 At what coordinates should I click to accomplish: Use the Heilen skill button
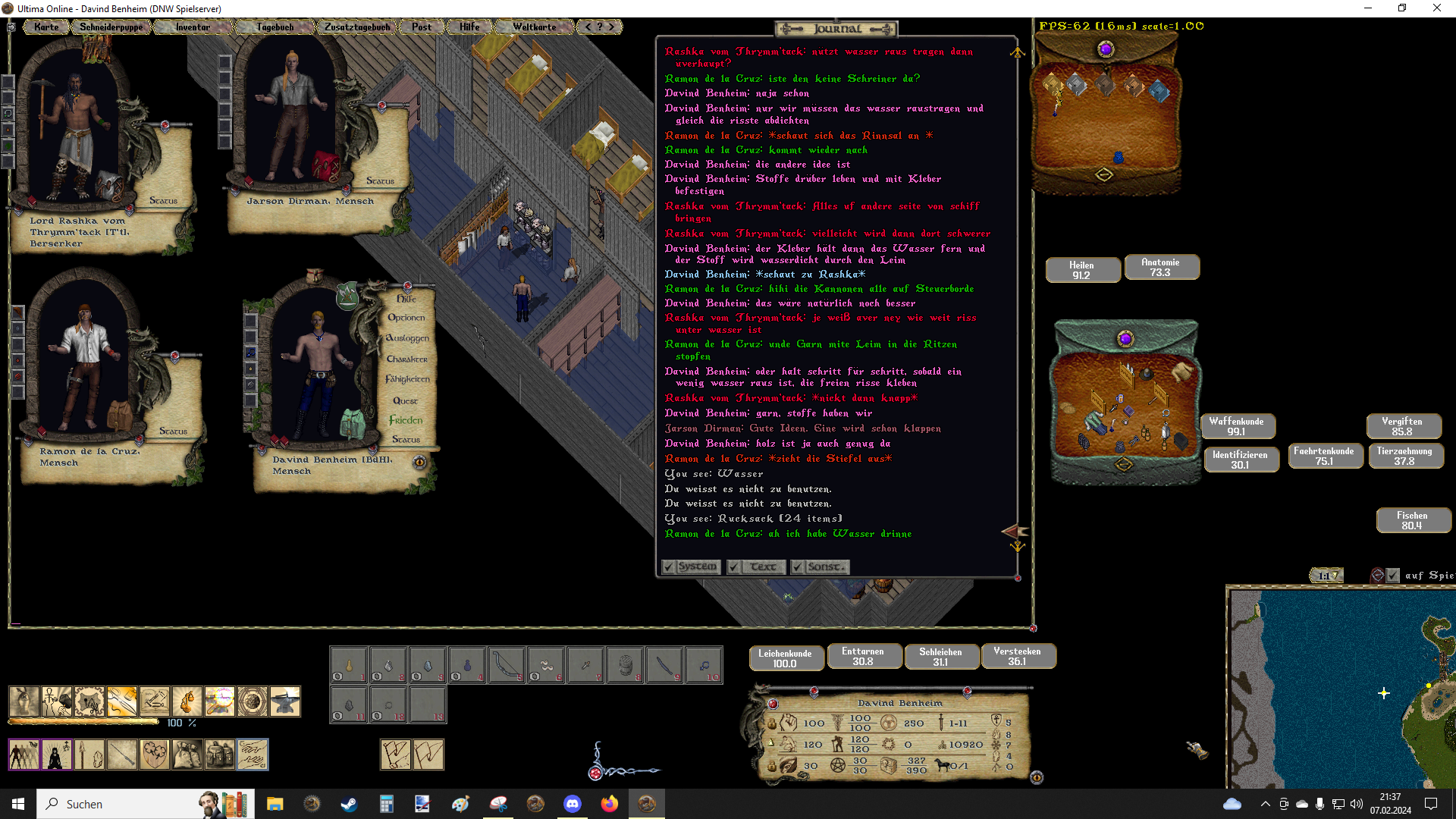pos(1082,270)
